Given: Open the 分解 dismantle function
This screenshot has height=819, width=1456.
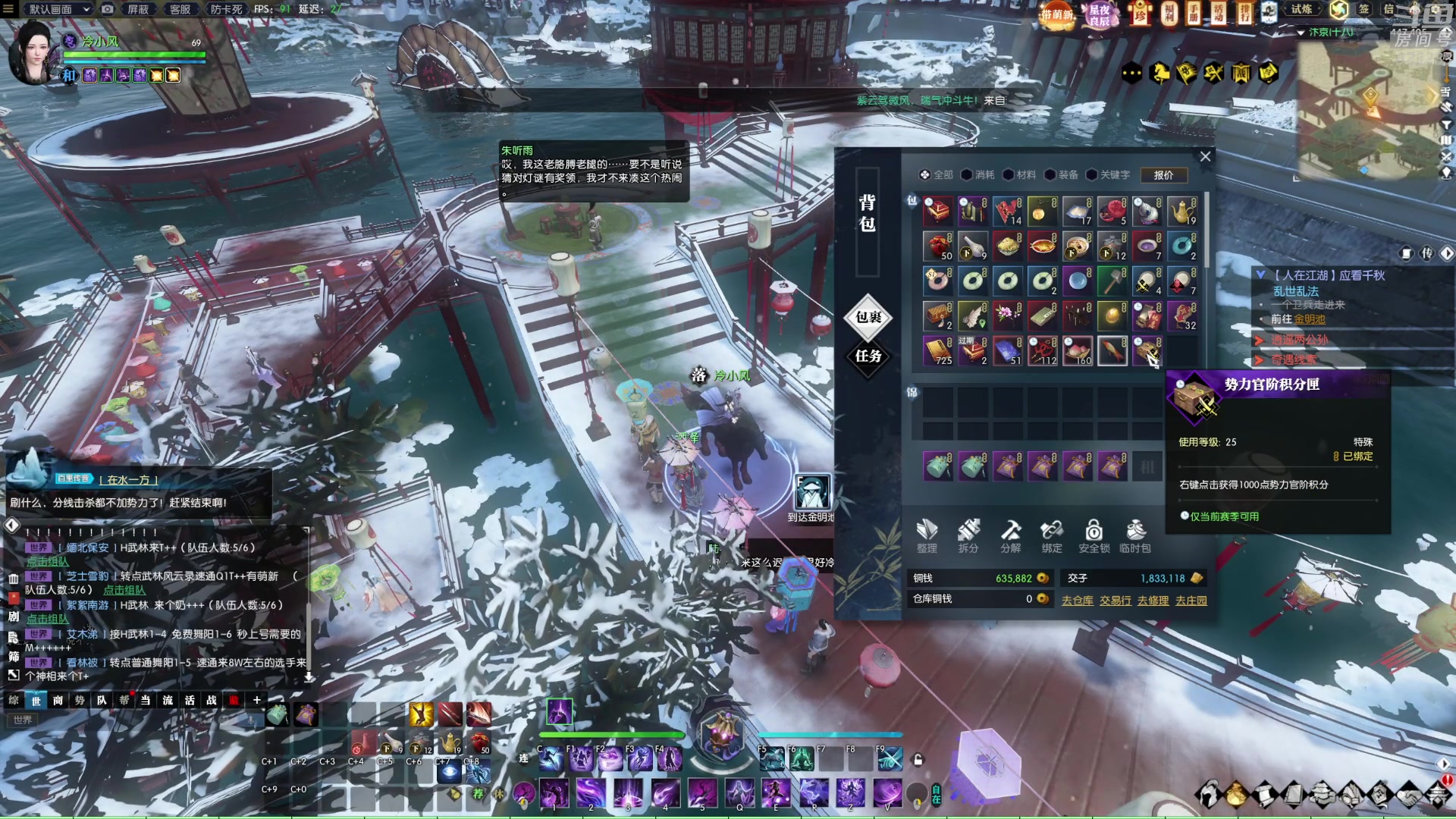Looking at the screenshot, I should (x=1010, y=535).
